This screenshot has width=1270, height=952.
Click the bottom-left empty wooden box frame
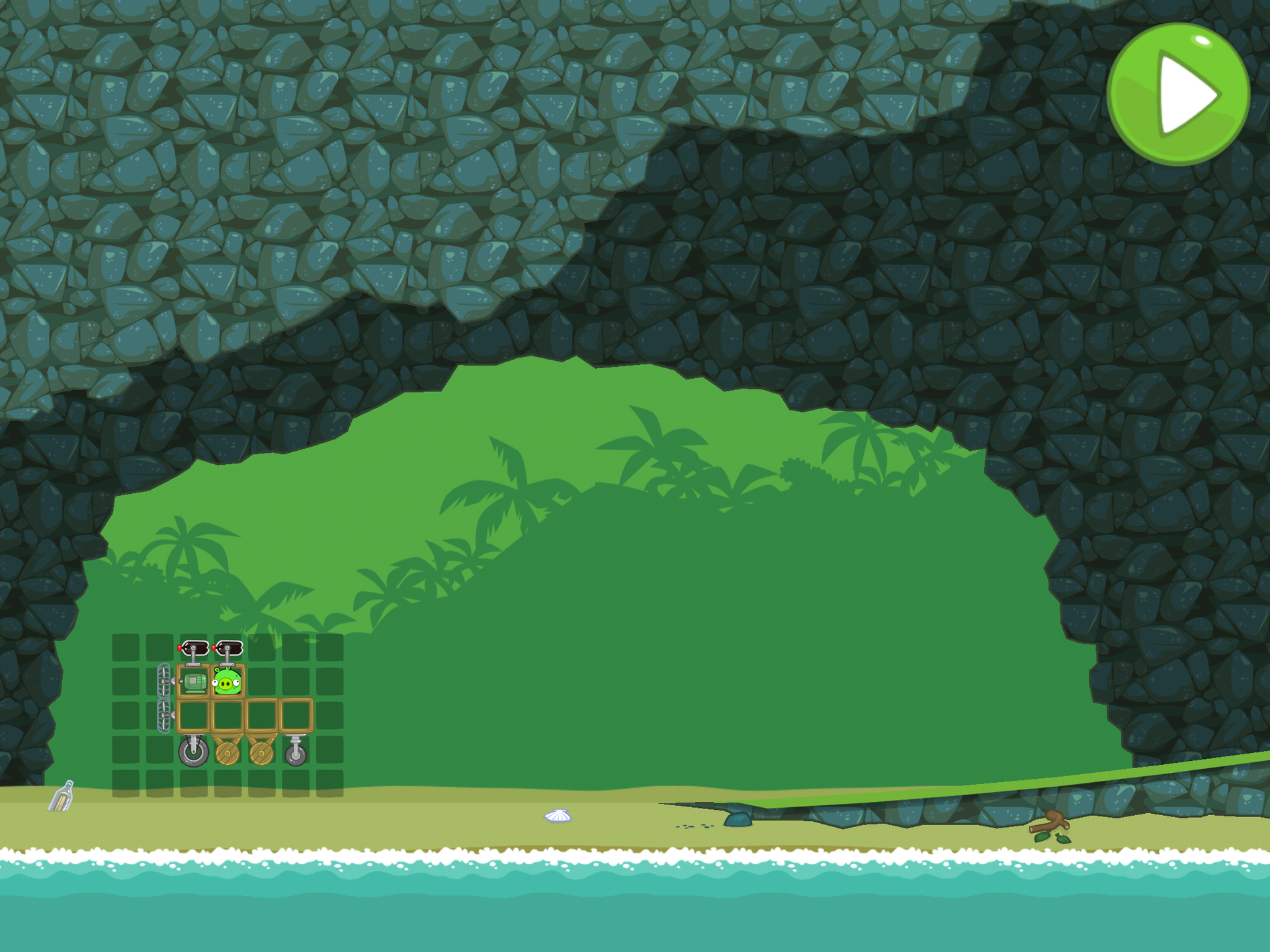(192, 716)
